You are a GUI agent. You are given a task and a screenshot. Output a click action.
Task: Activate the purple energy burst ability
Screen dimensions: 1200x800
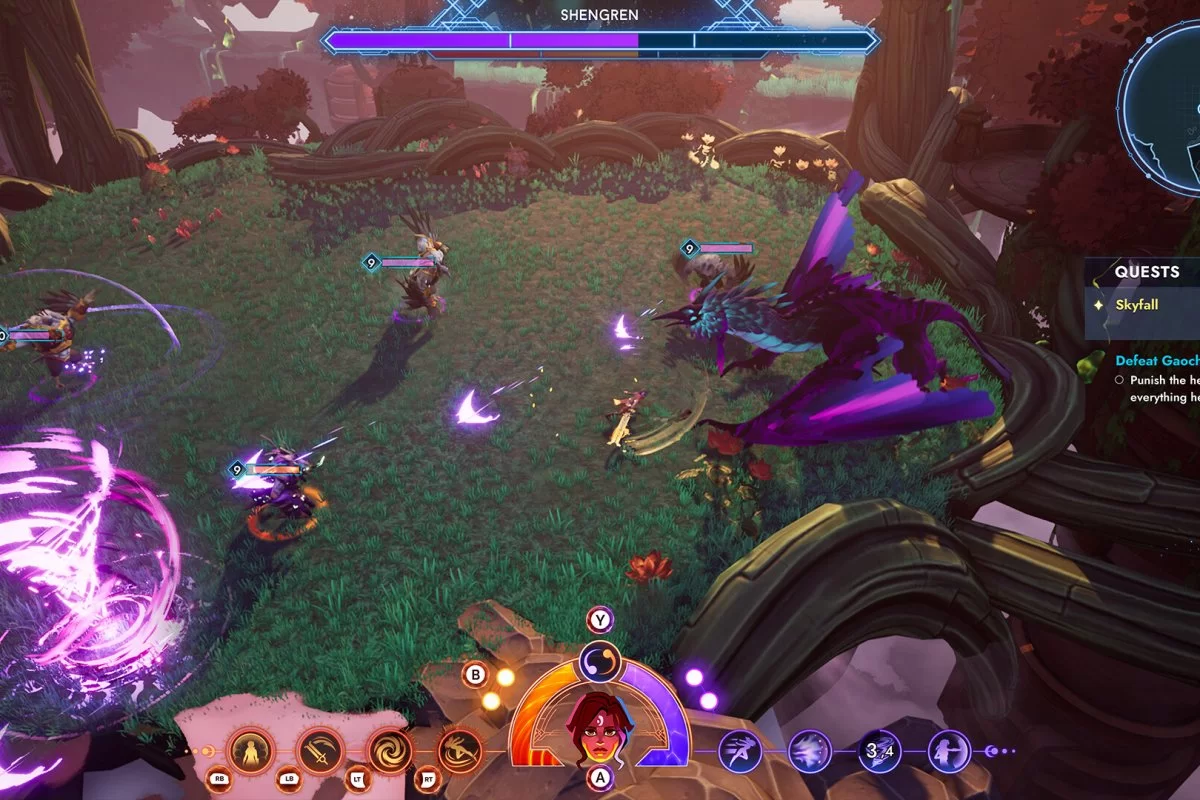(x=810, y=751)
